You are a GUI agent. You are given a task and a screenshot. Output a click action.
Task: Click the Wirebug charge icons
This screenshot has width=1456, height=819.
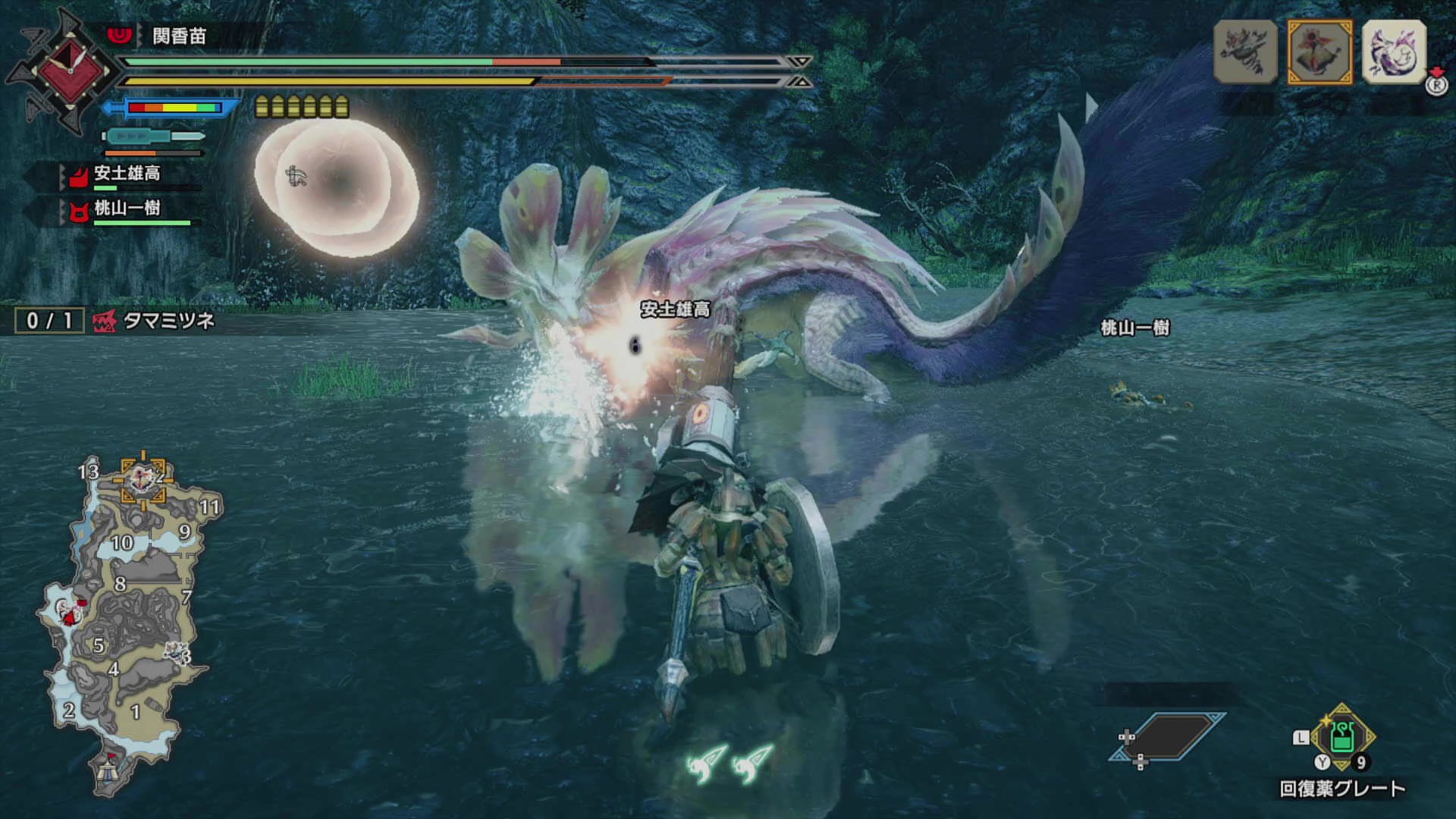[x=729, y=764]
